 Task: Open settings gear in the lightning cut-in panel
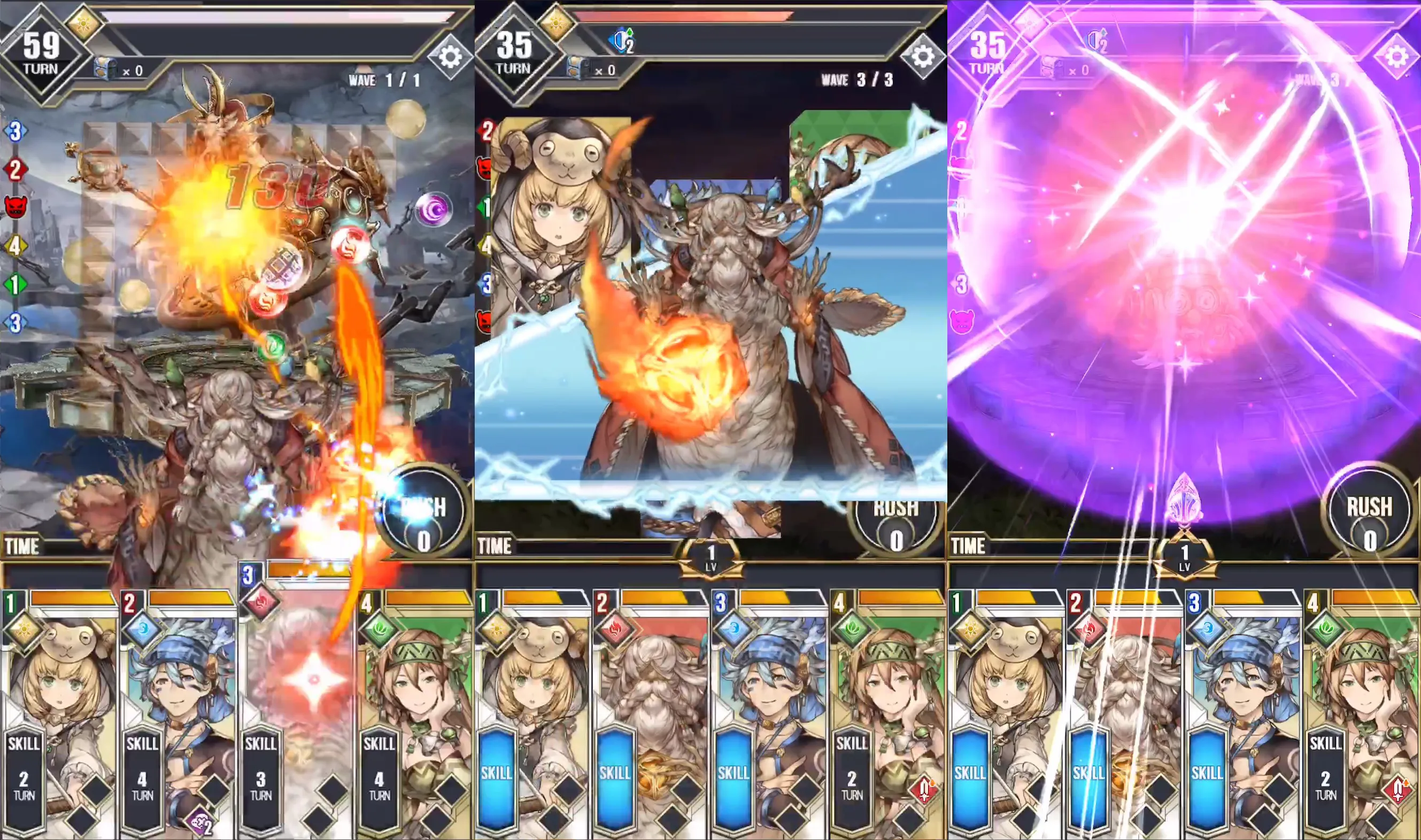pyautogui.click(x=923, y=57)
